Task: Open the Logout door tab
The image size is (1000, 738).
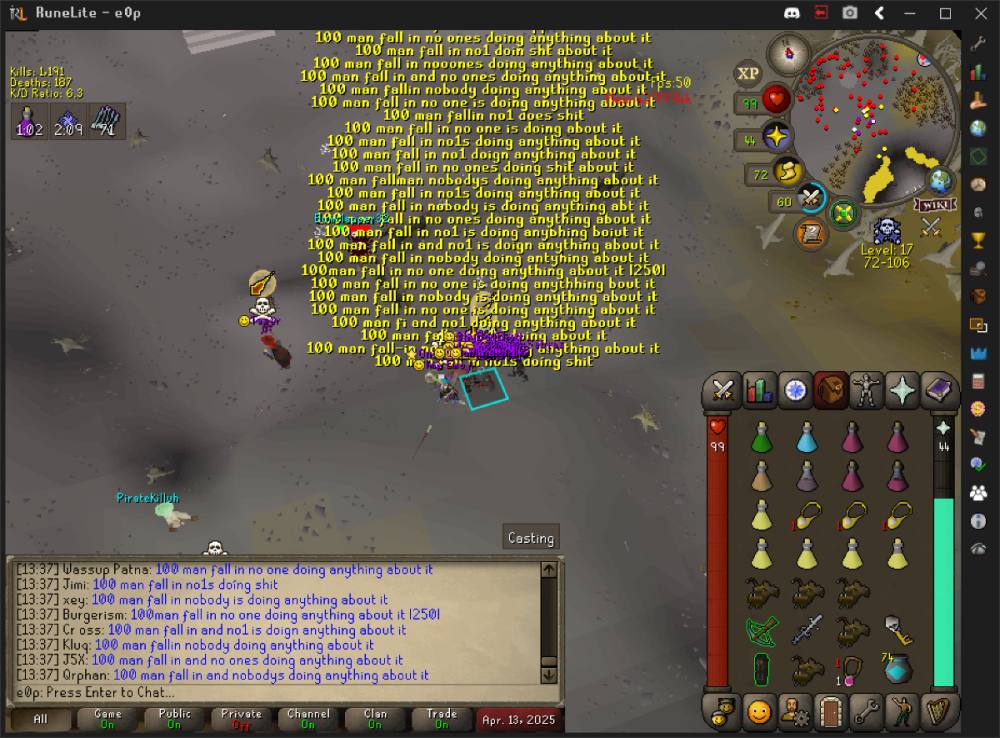Action: click(x=832, y=711)
